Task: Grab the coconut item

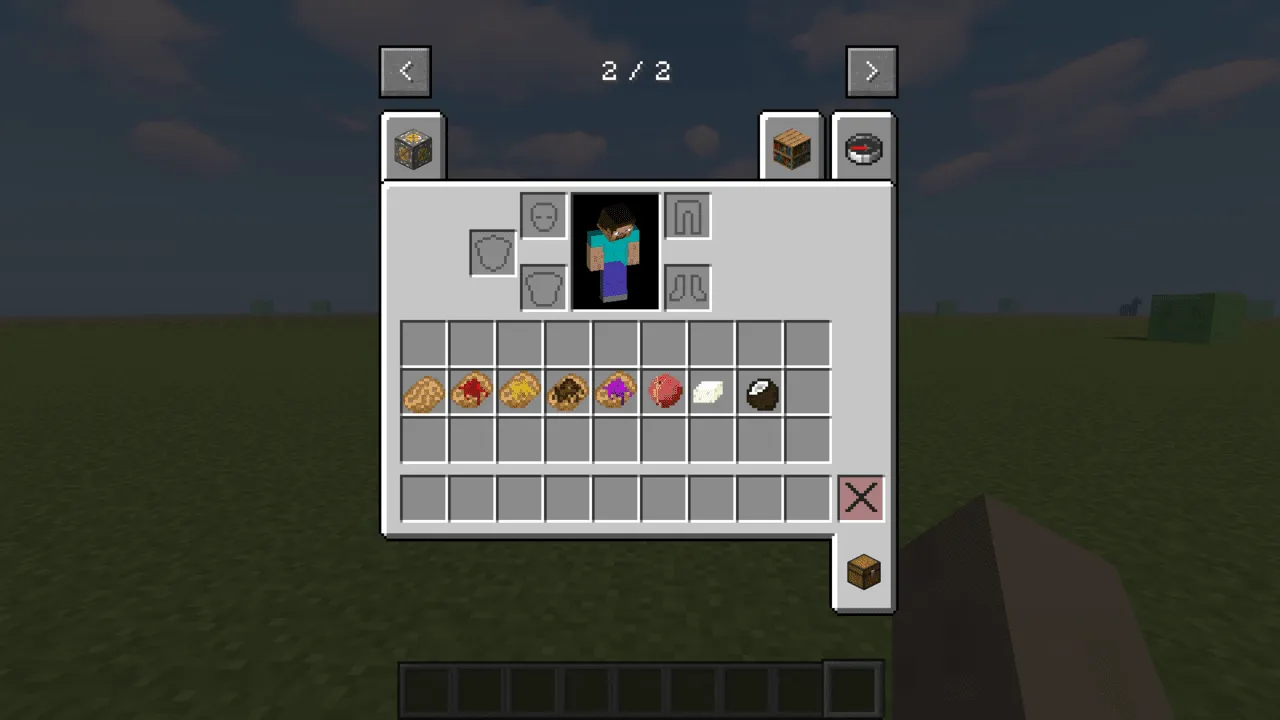Action: (x=759, y=391)
